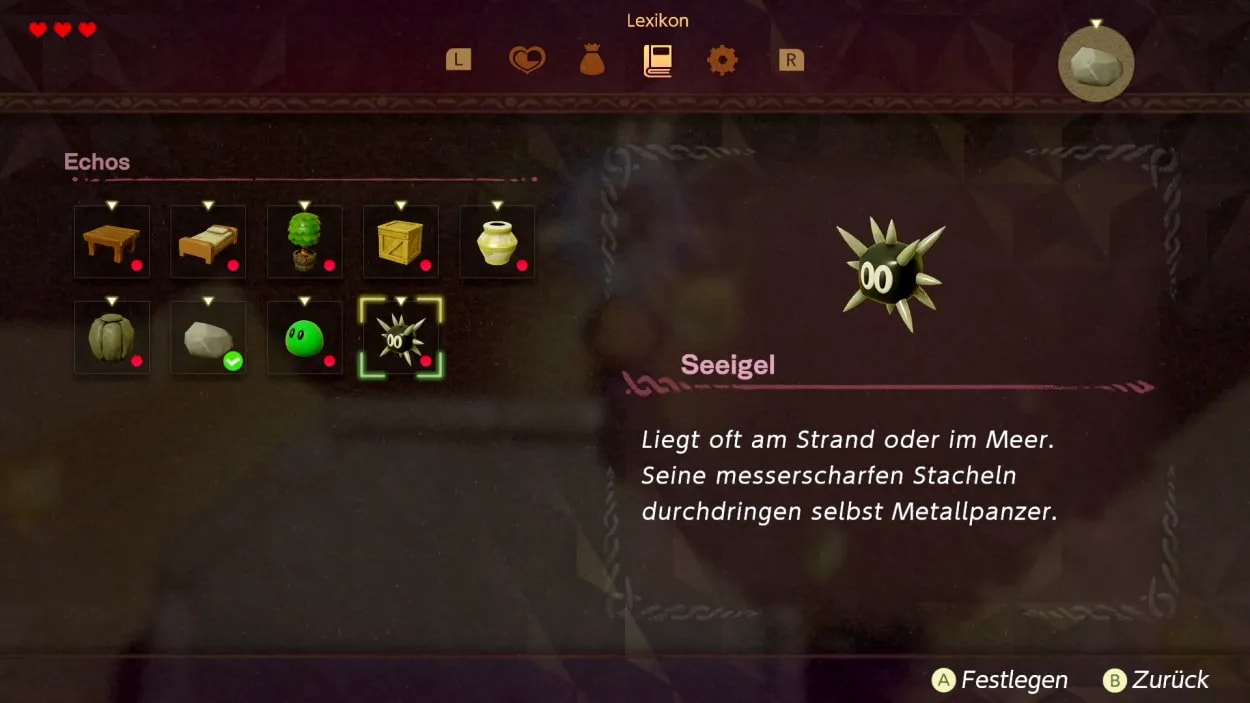Select the wooden table echo

click(112, 242)
